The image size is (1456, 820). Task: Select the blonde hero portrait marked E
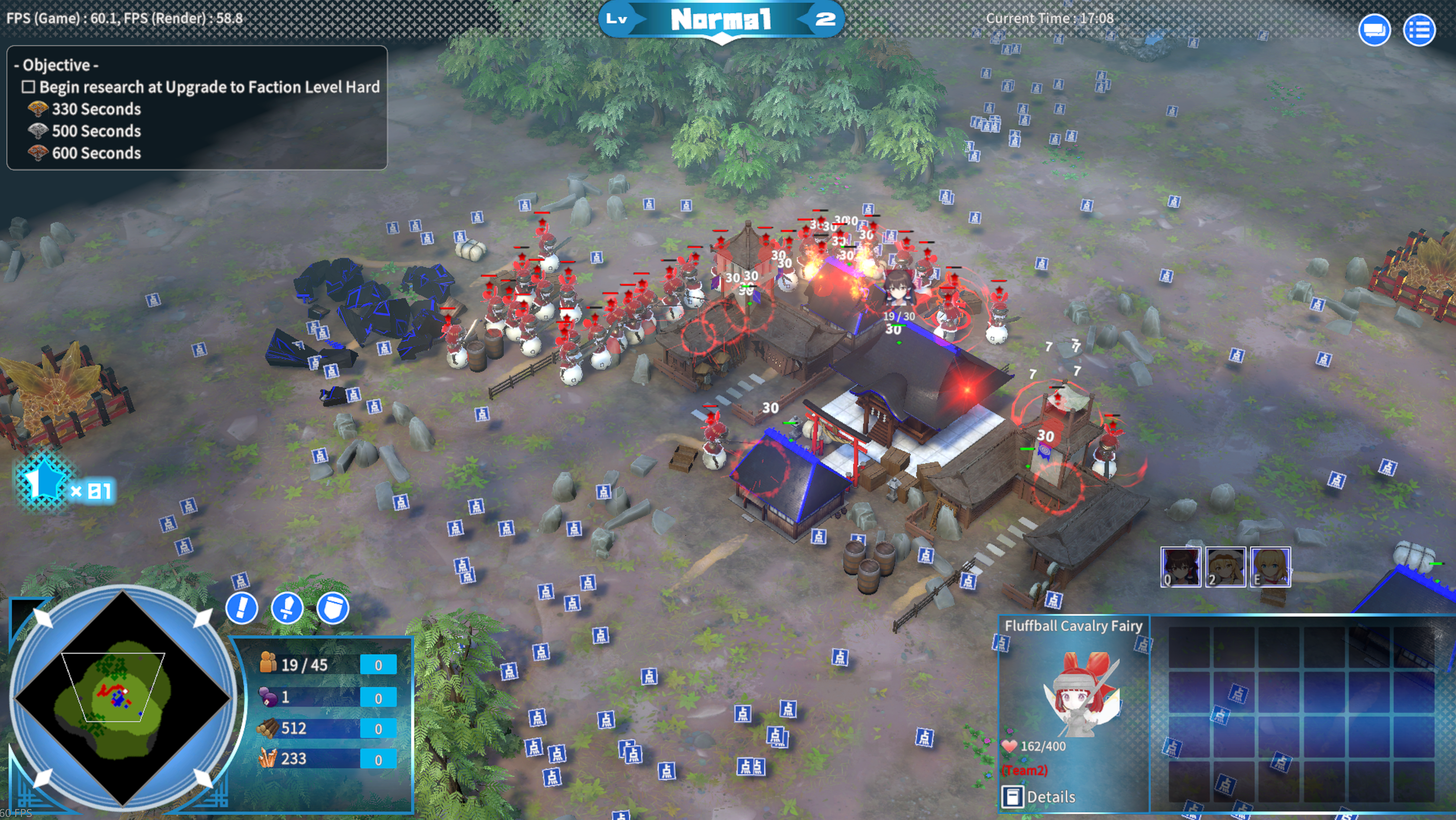pos(1270,567)
